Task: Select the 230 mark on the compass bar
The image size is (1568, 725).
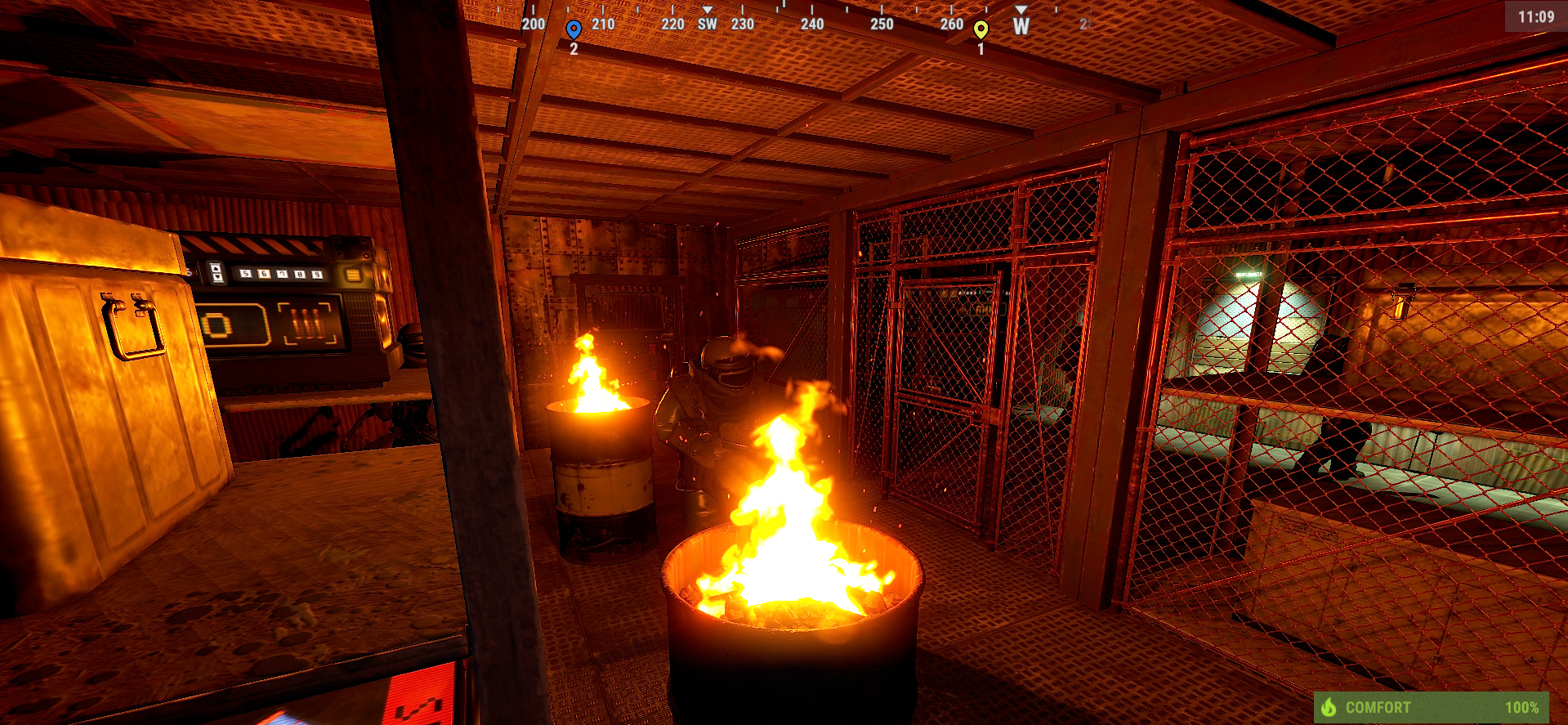Action: (742, 25)
